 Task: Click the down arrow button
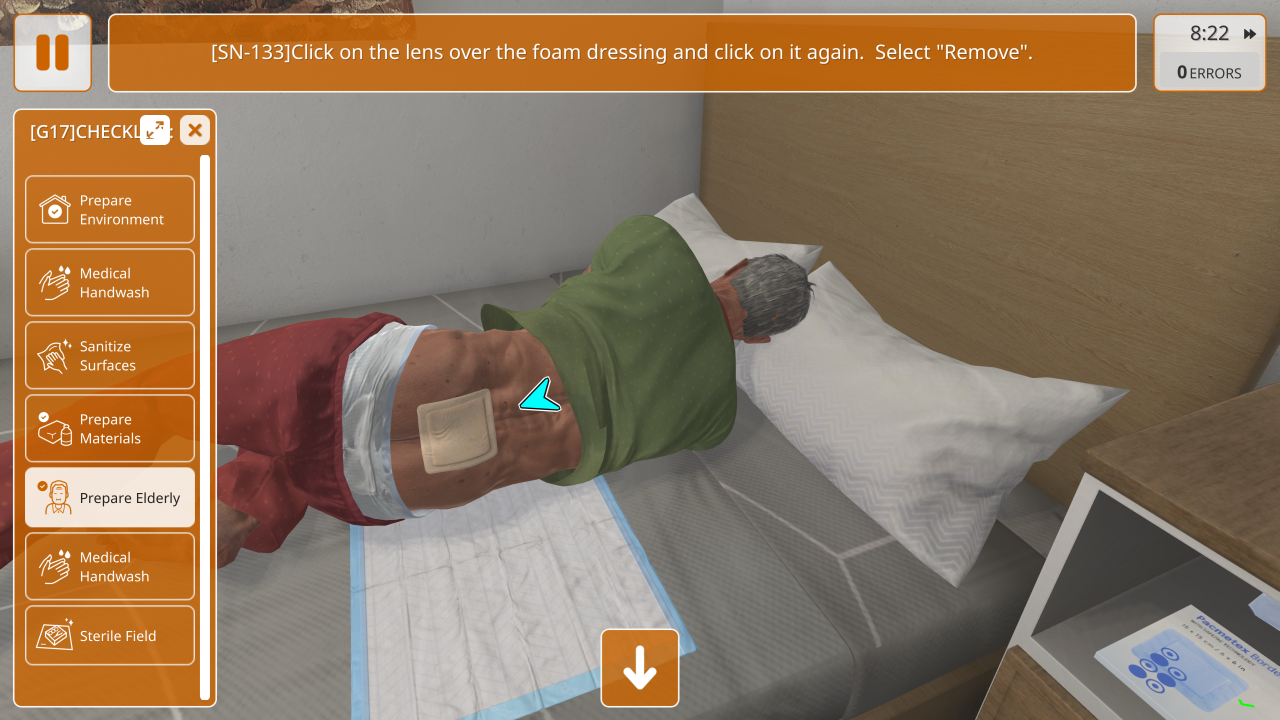click(x=640, y=668)
